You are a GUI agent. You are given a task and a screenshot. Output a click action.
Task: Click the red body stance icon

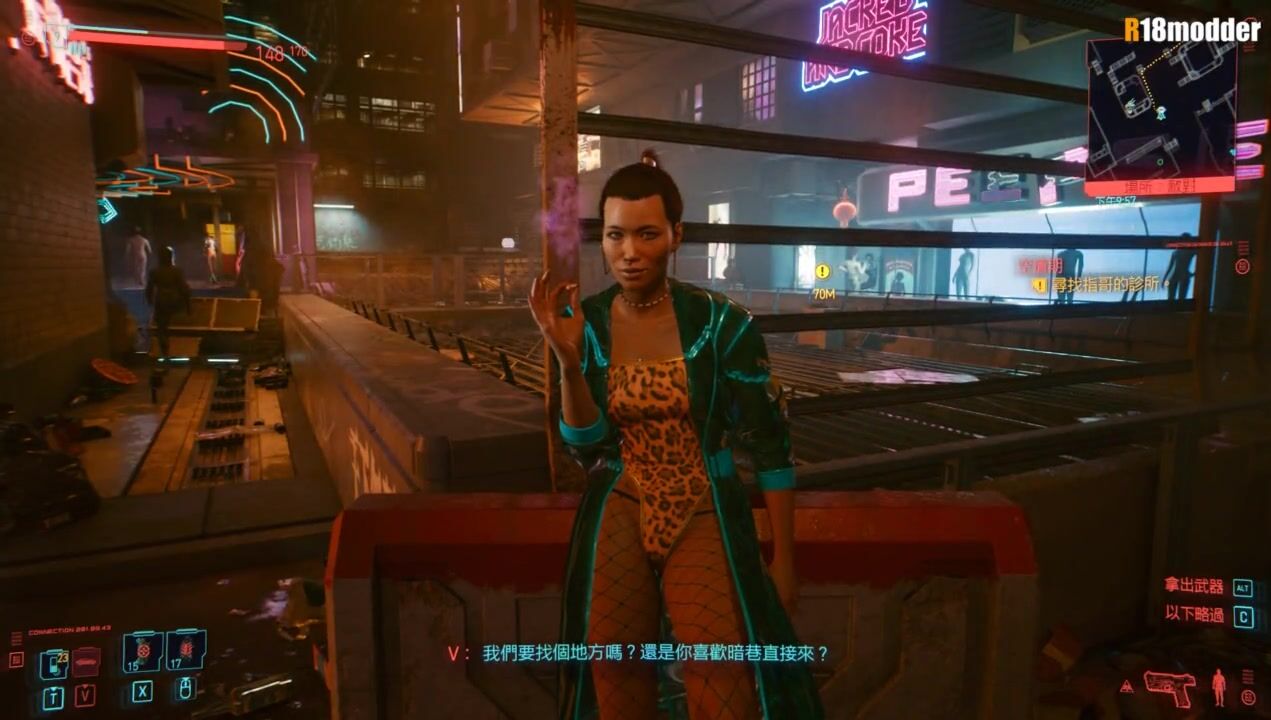click(x=1218, y=687)
